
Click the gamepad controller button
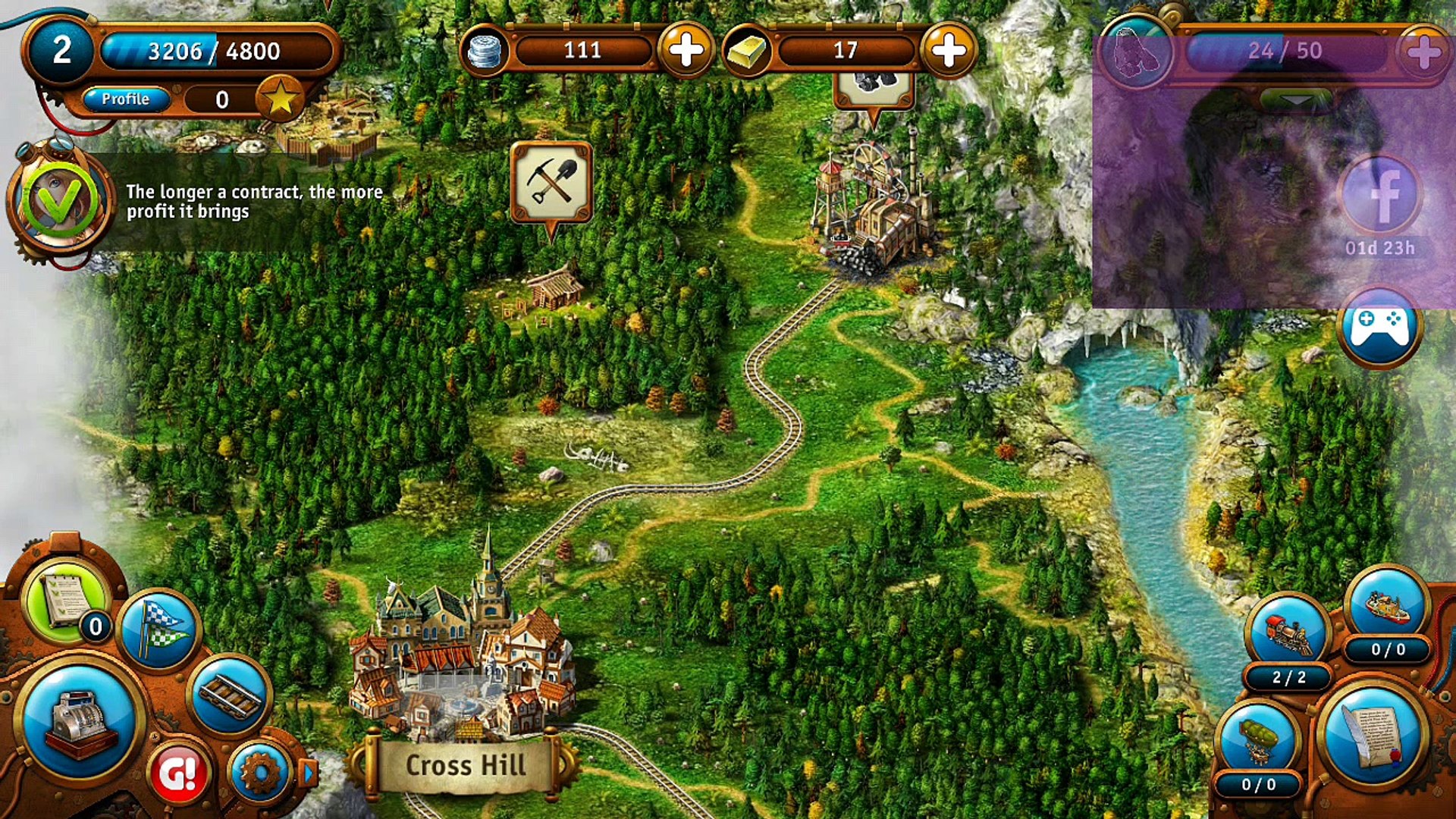pos(1379,328)
